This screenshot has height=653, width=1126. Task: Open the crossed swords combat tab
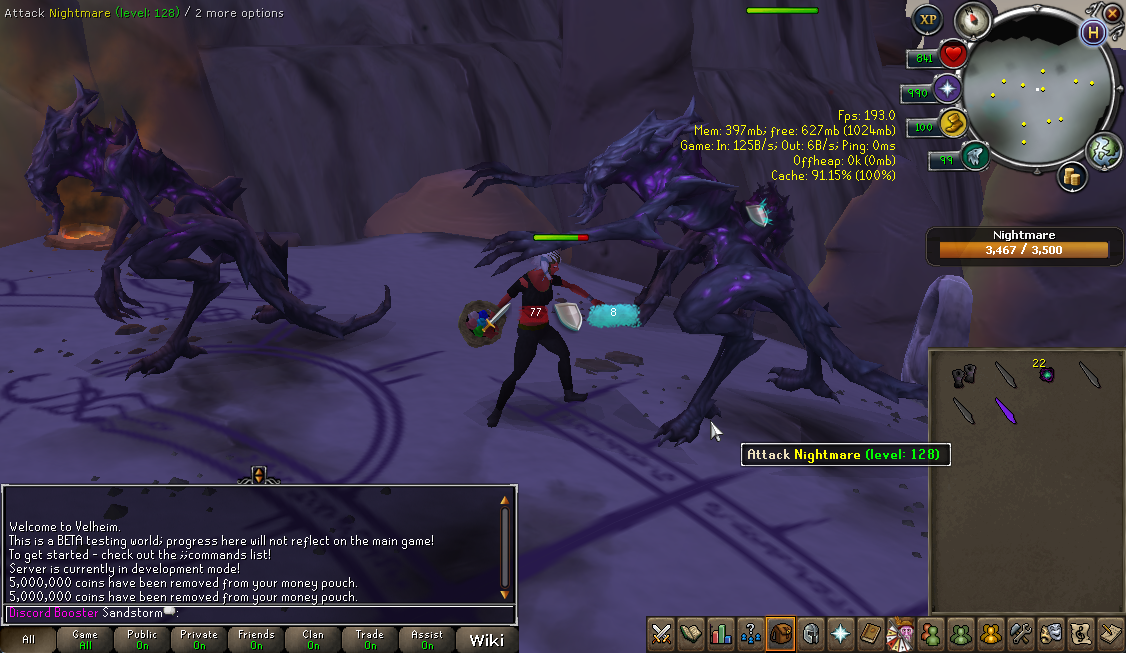coord(661,633)
